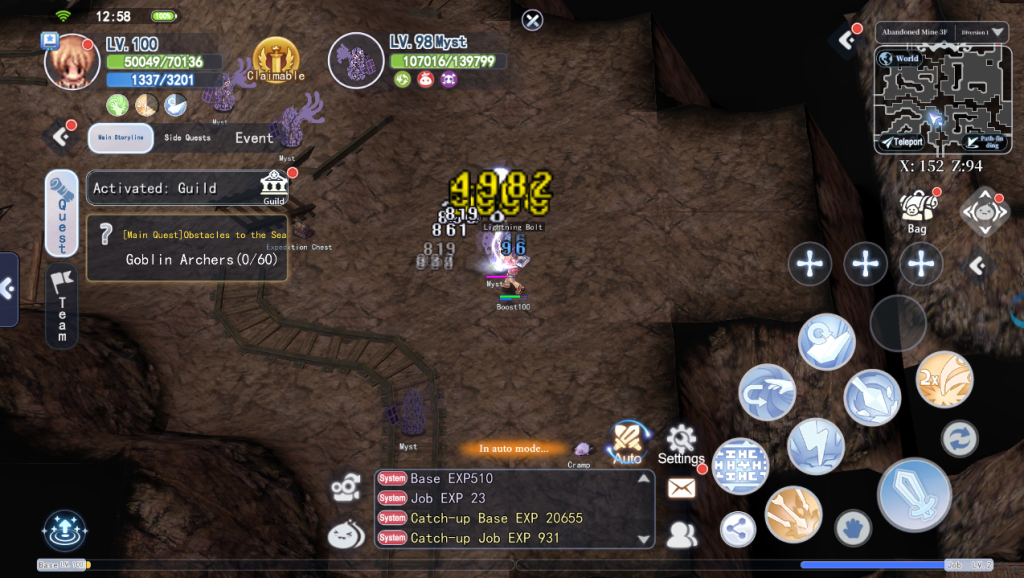Viewport: 1024px width, 578px height.
Task: Open the mail envelope icon
Action: click(x=681, y=488)
